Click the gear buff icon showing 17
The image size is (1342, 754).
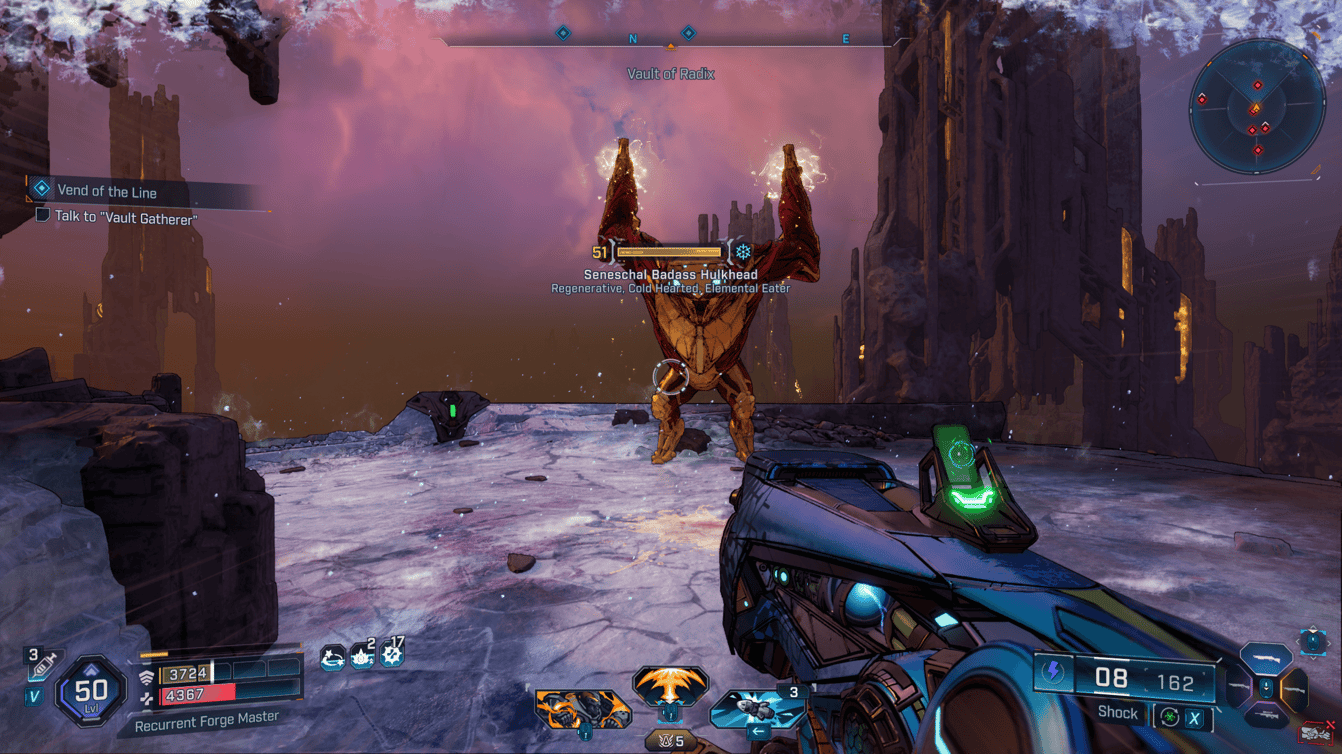pyautogui.click(x=392, y=655)
